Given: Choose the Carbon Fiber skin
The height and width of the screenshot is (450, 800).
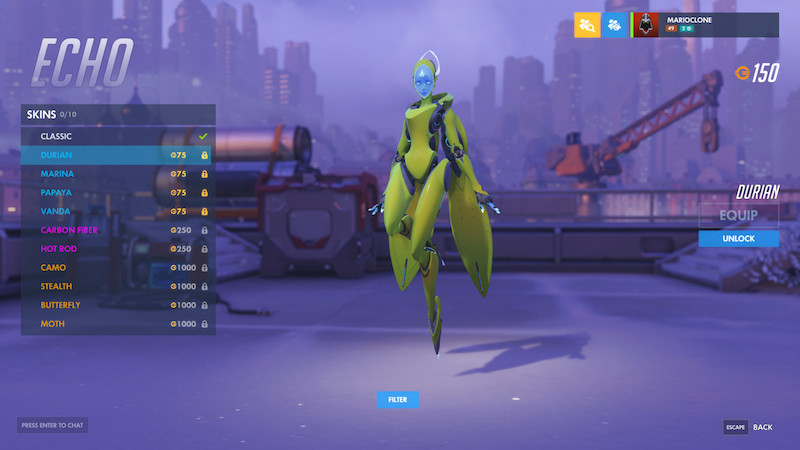Looking at the screenshot, I should point(118,230).
